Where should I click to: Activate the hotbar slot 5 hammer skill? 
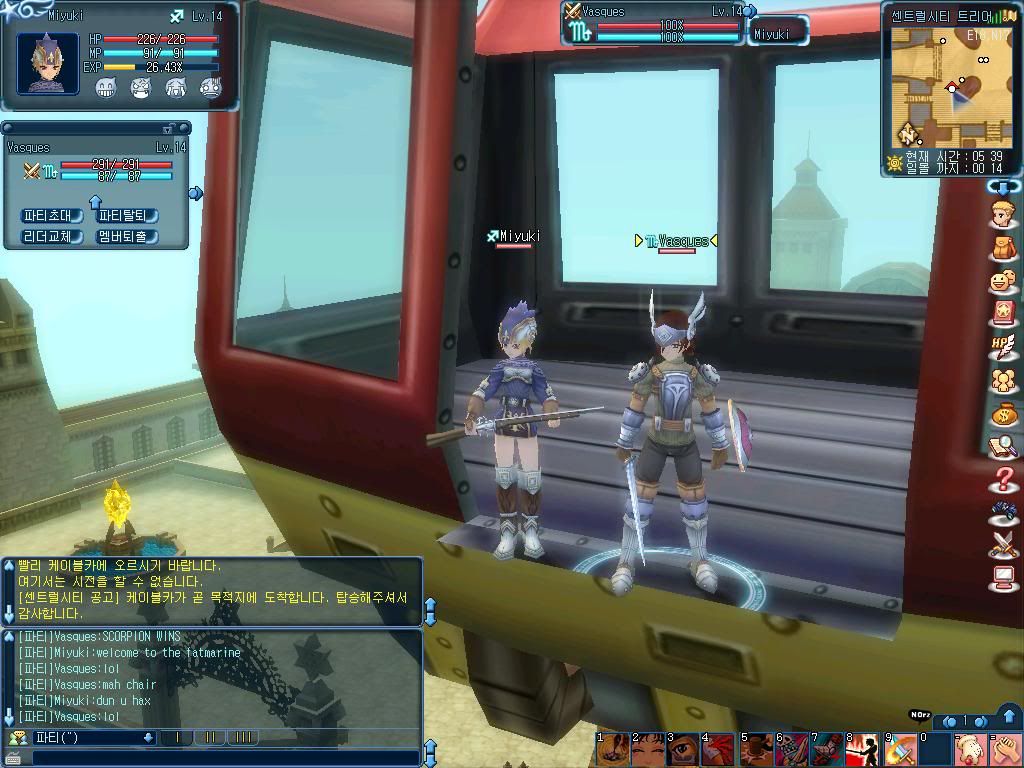click(x=755, y=749)
